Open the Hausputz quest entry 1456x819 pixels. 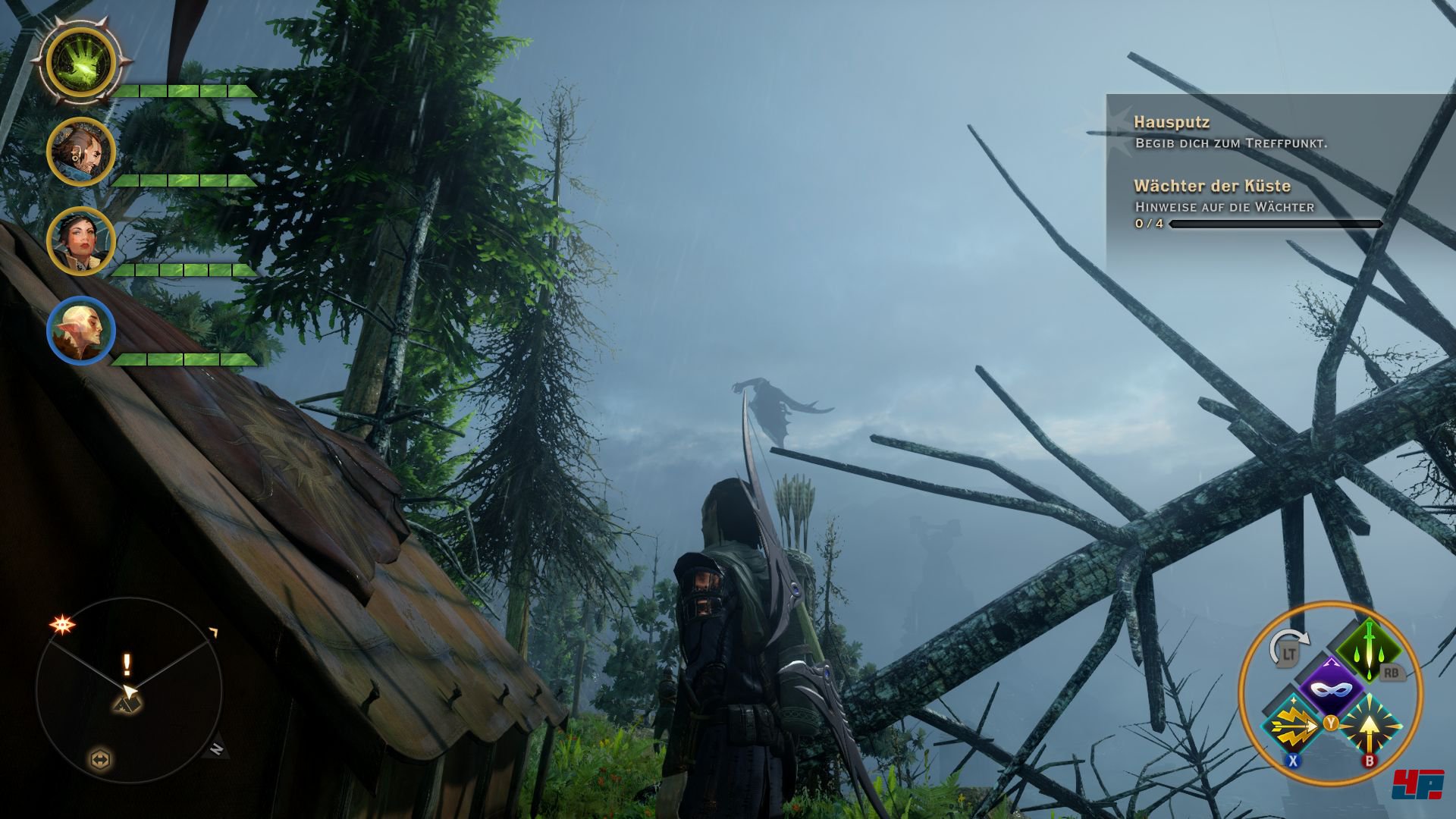click(1171, 122)
